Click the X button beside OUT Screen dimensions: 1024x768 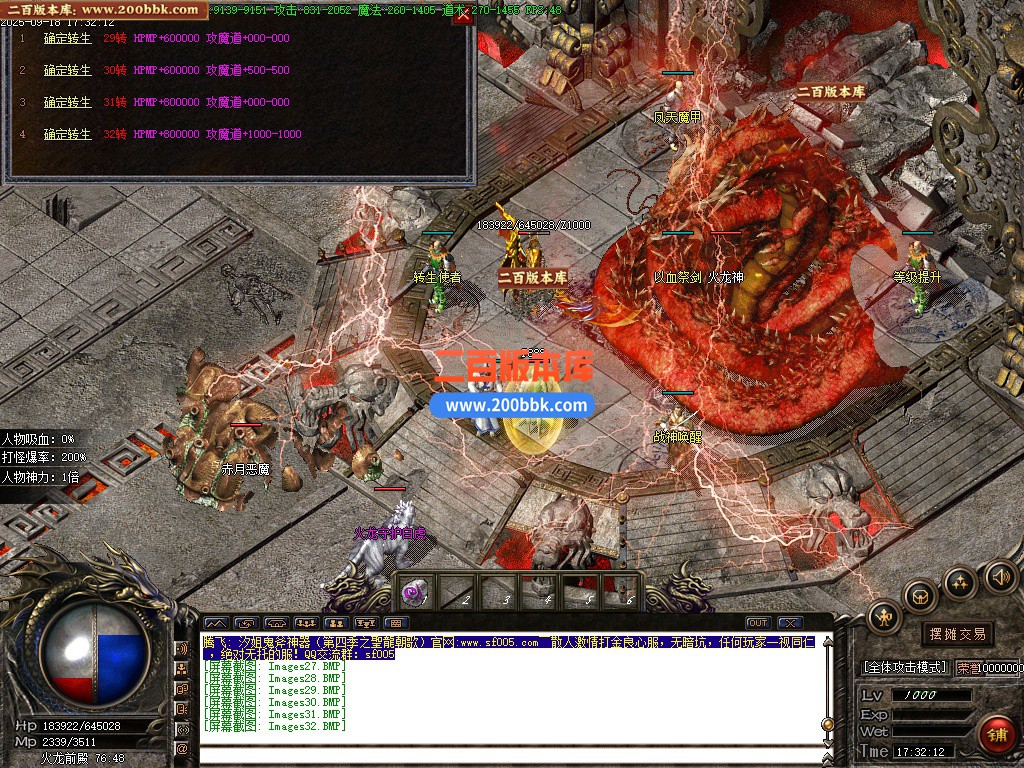pos(790,623)
